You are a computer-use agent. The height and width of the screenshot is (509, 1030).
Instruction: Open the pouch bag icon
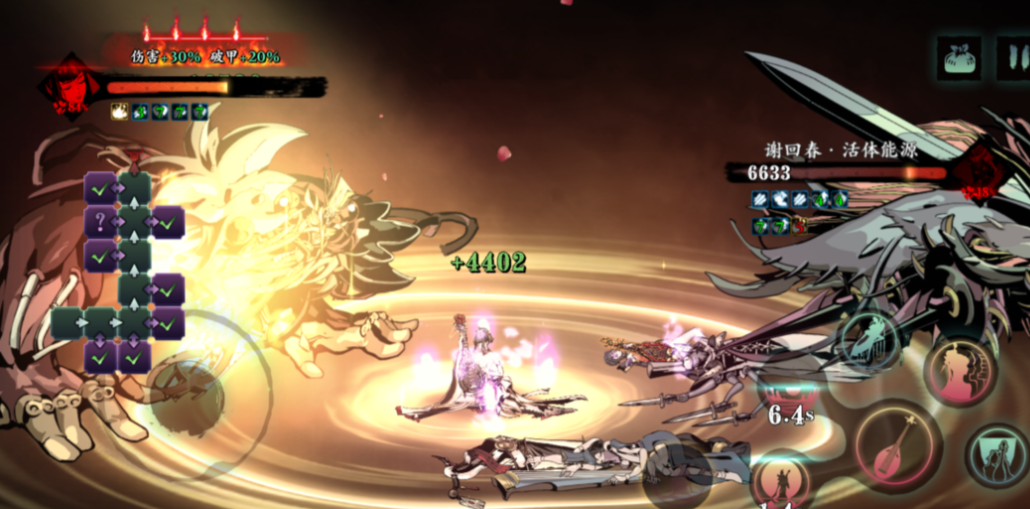pyautogui.click(x=958, y=58)
